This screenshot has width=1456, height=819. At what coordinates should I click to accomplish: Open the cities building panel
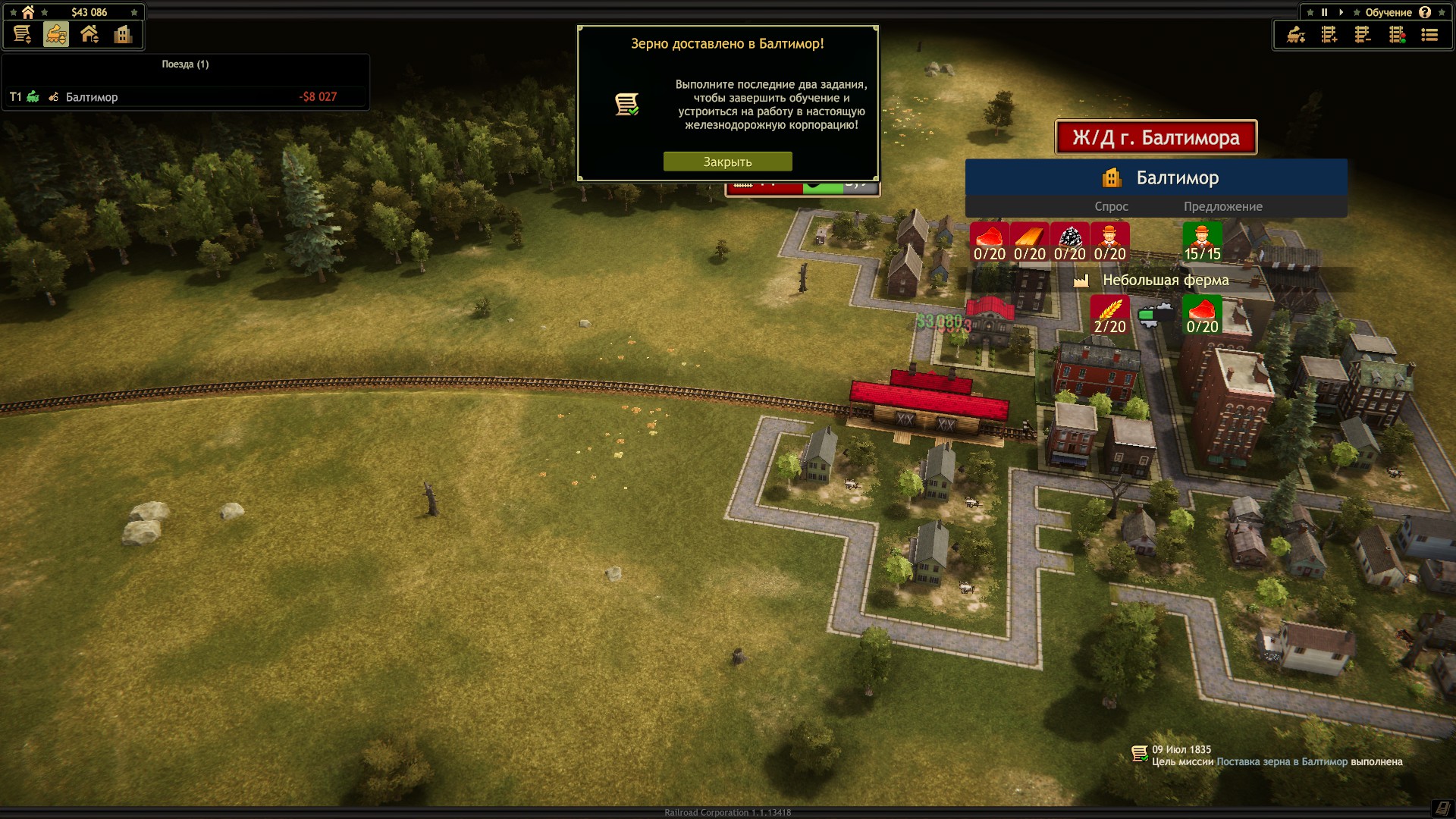[x=123, y=34]
